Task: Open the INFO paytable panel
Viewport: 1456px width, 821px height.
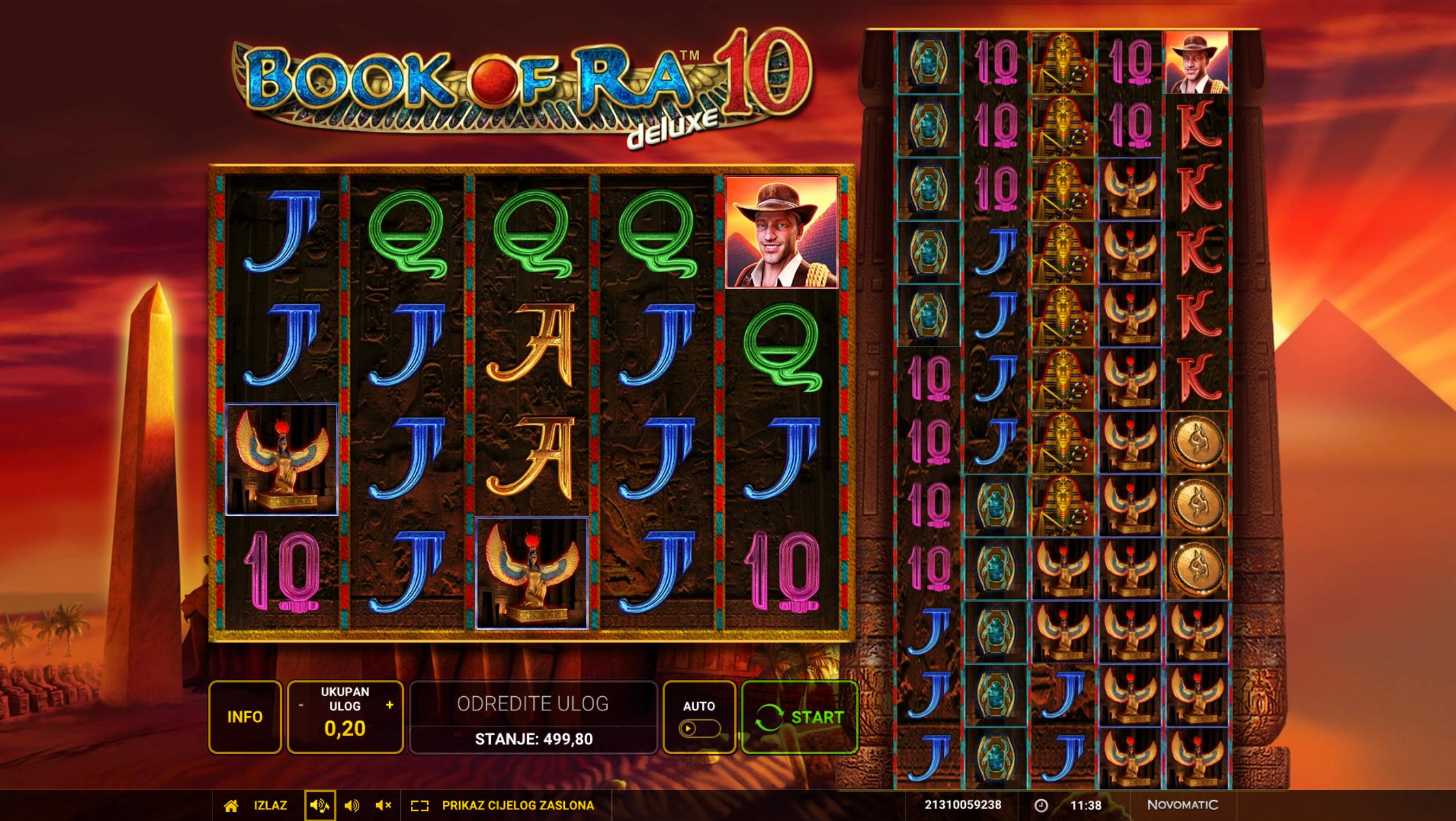Action: (x=244, y=717)
